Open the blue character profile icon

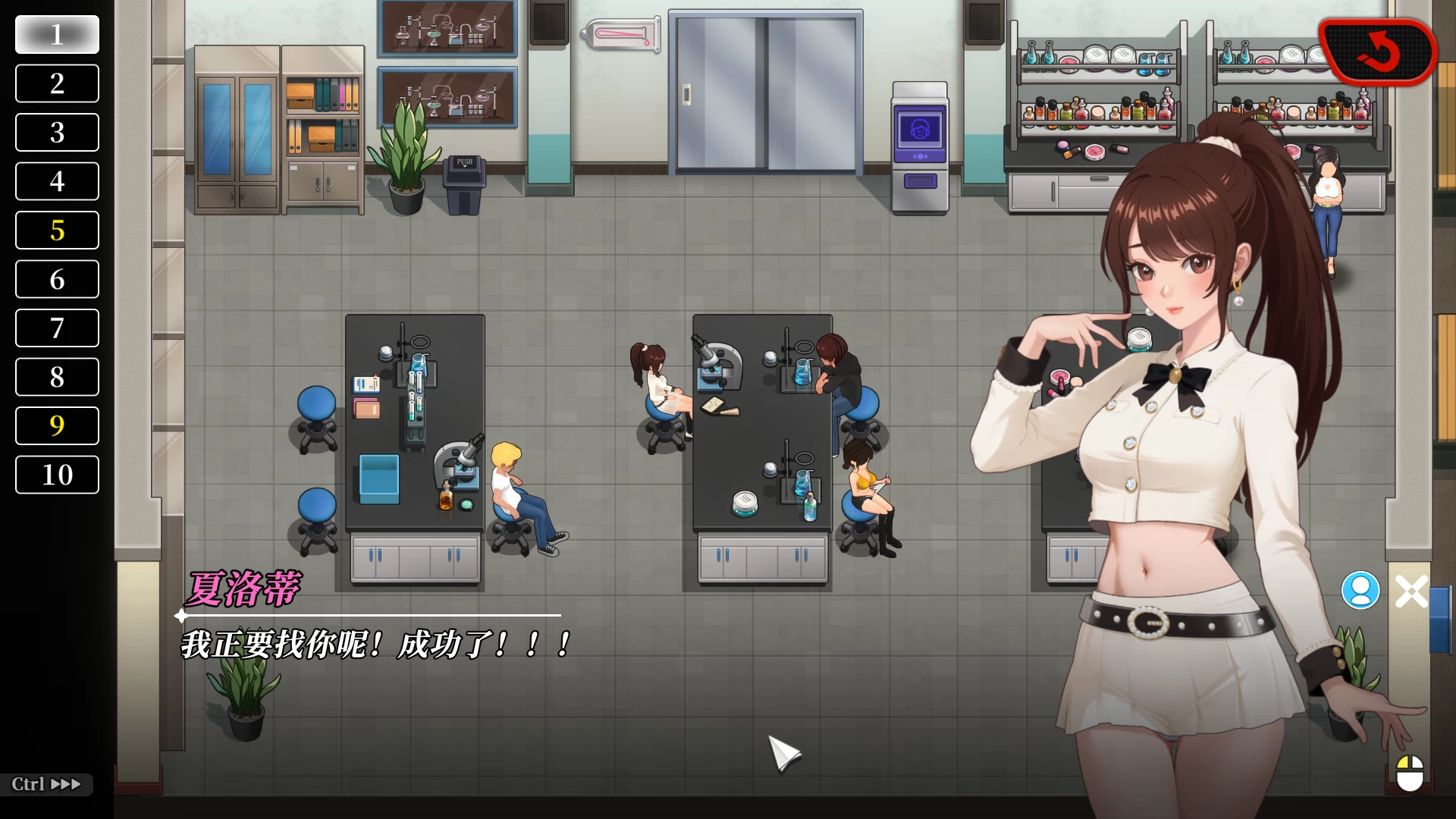click(1361, 590)
